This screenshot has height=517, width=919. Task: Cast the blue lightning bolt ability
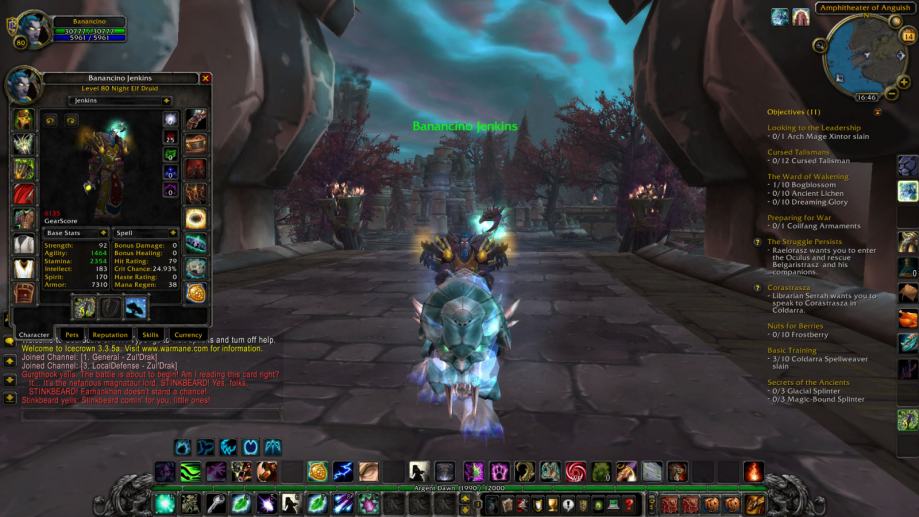(343, 471)
